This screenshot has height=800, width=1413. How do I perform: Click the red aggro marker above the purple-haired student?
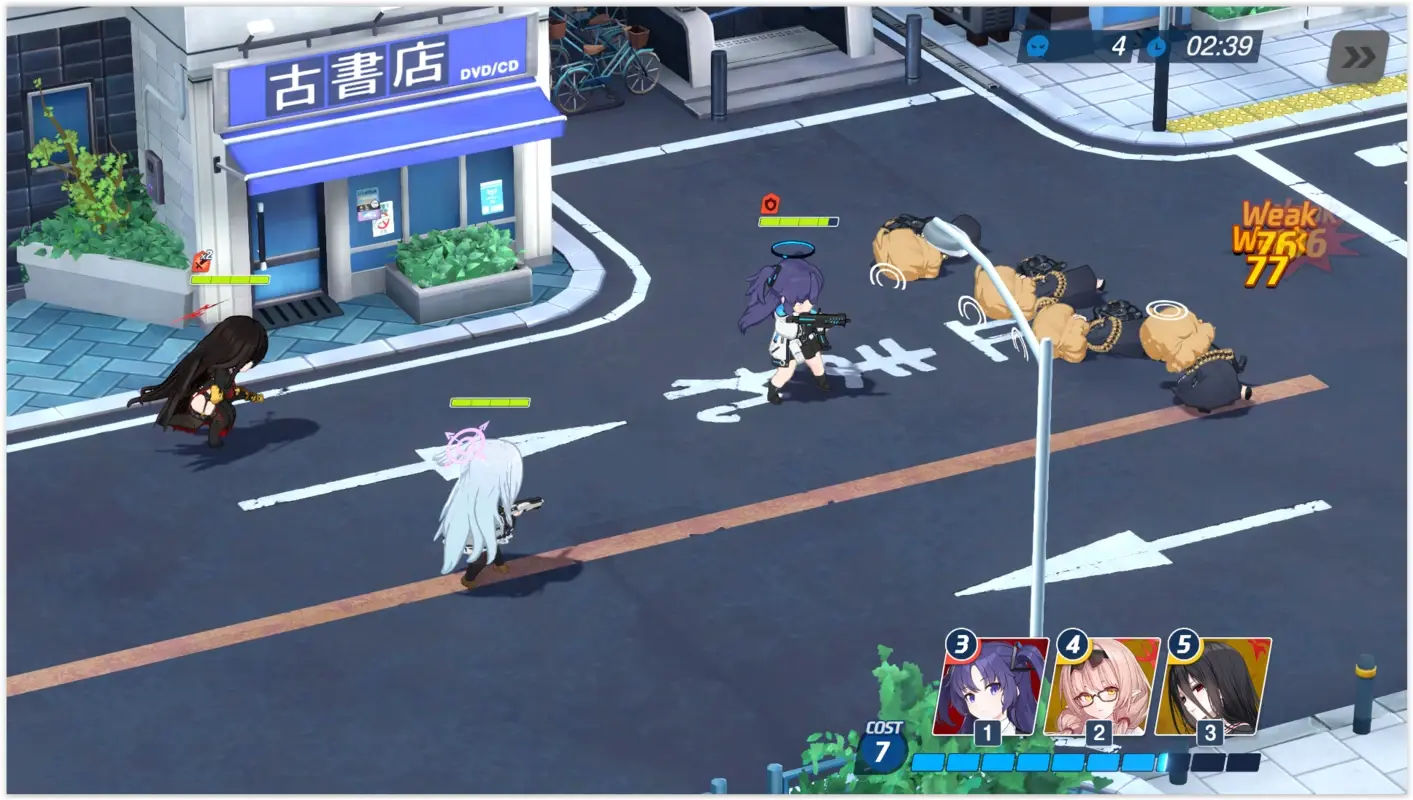(x=769, y=201)
